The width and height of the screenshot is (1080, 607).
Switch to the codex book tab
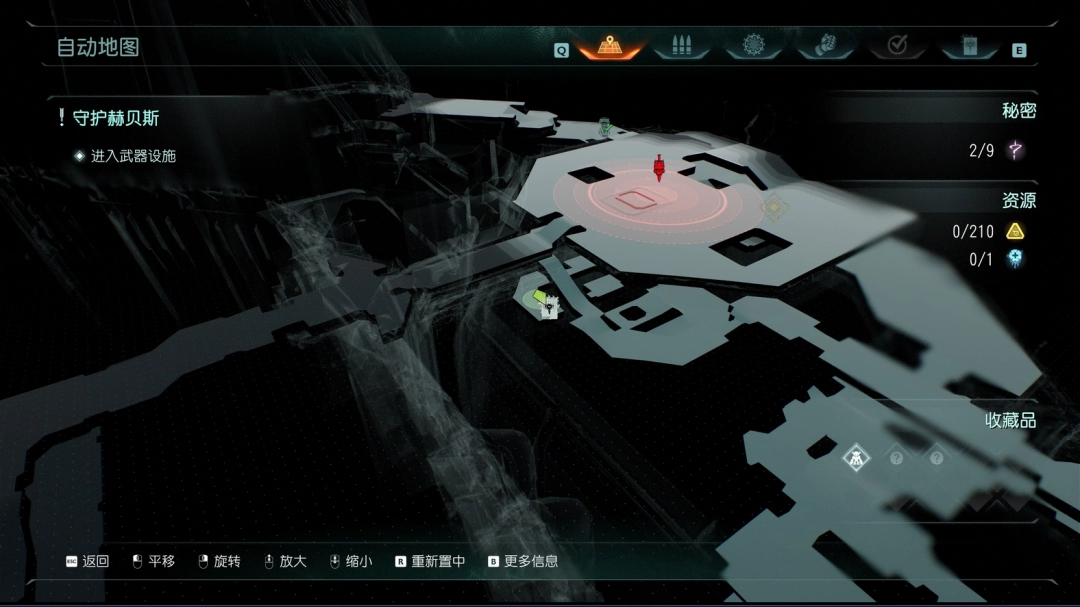tap(969, 45)
